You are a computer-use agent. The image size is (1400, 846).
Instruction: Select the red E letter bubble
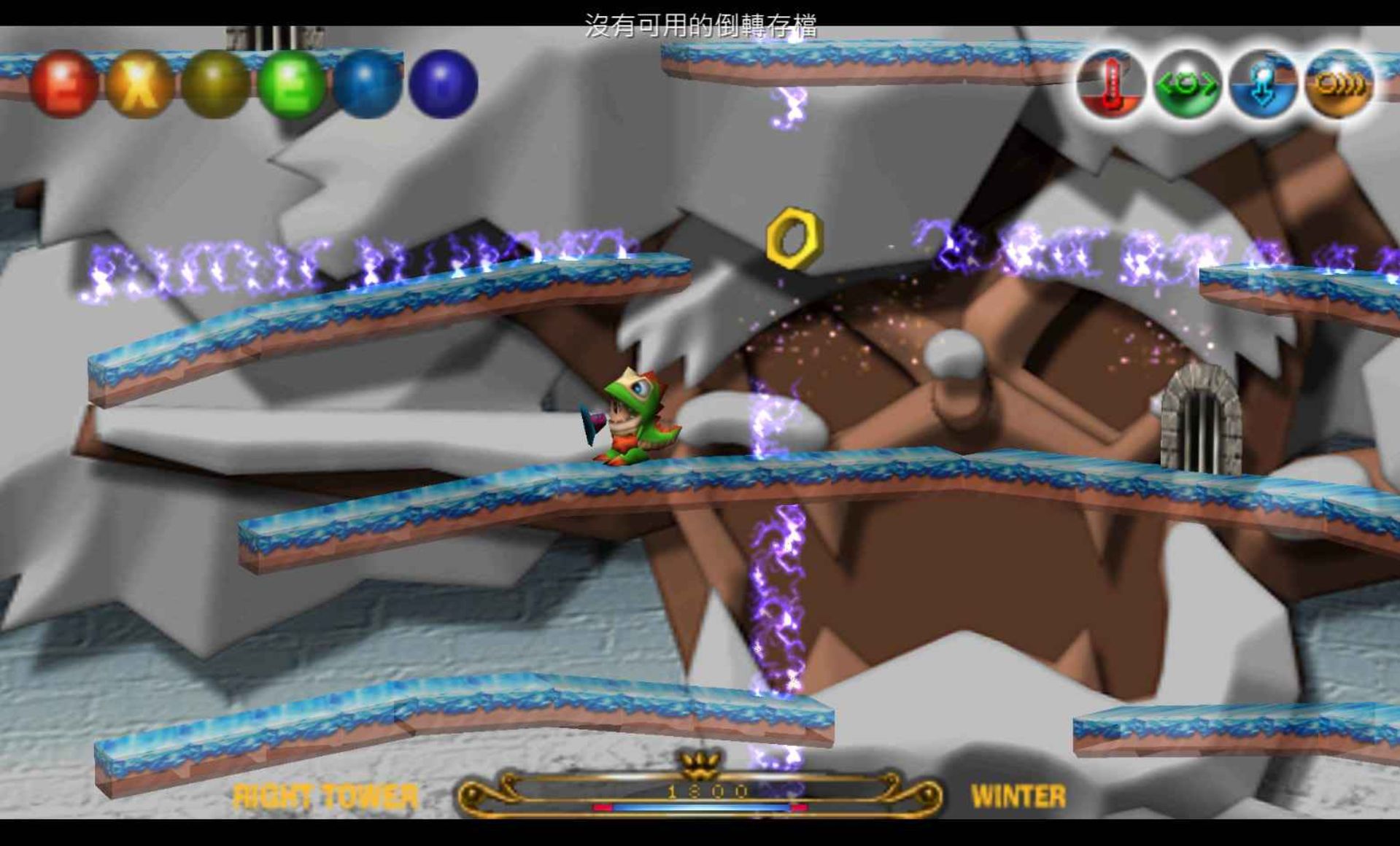click(x=64, y=83)
